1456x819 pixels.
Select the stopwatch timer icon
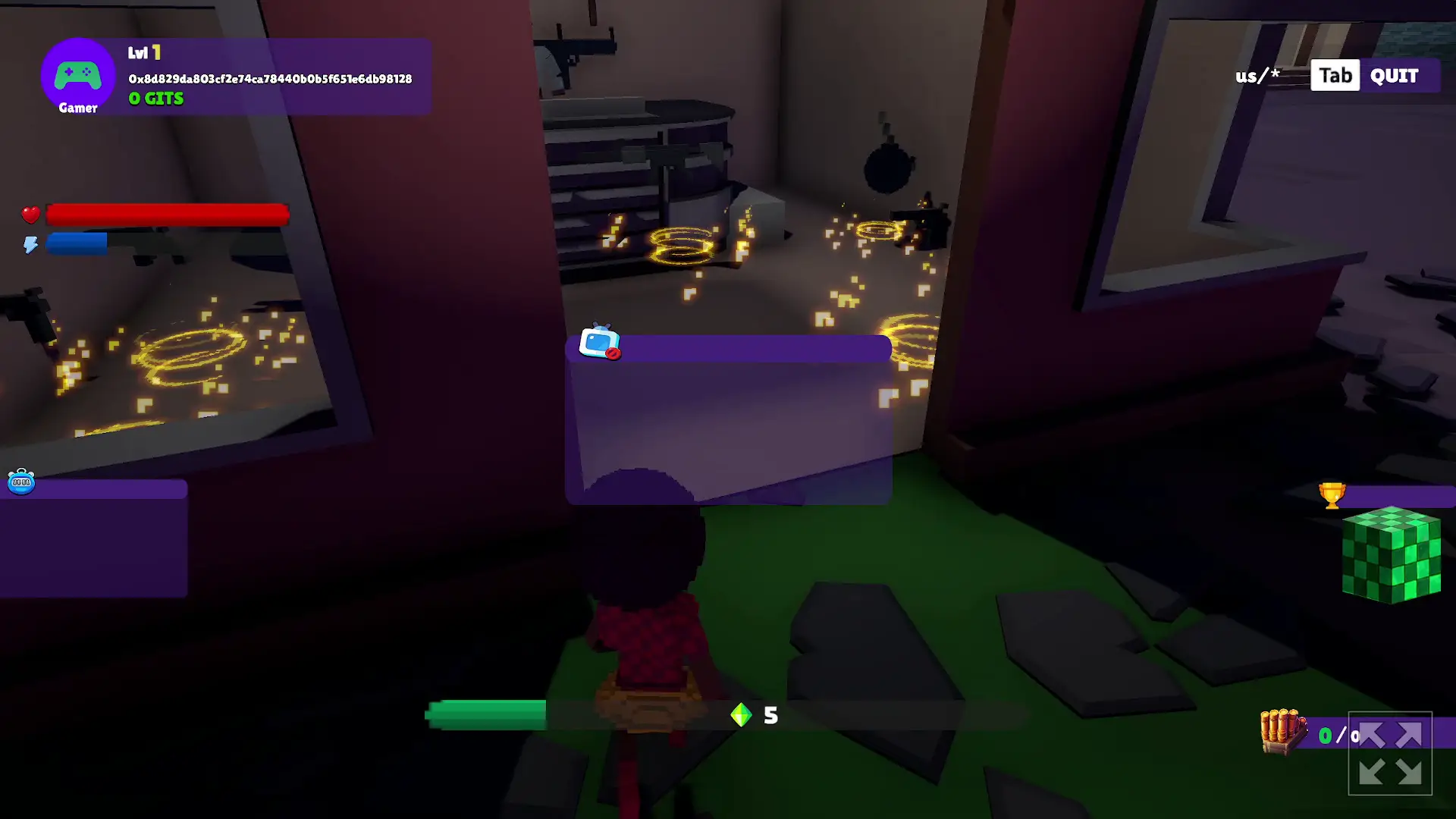click(x=21, y=482)
